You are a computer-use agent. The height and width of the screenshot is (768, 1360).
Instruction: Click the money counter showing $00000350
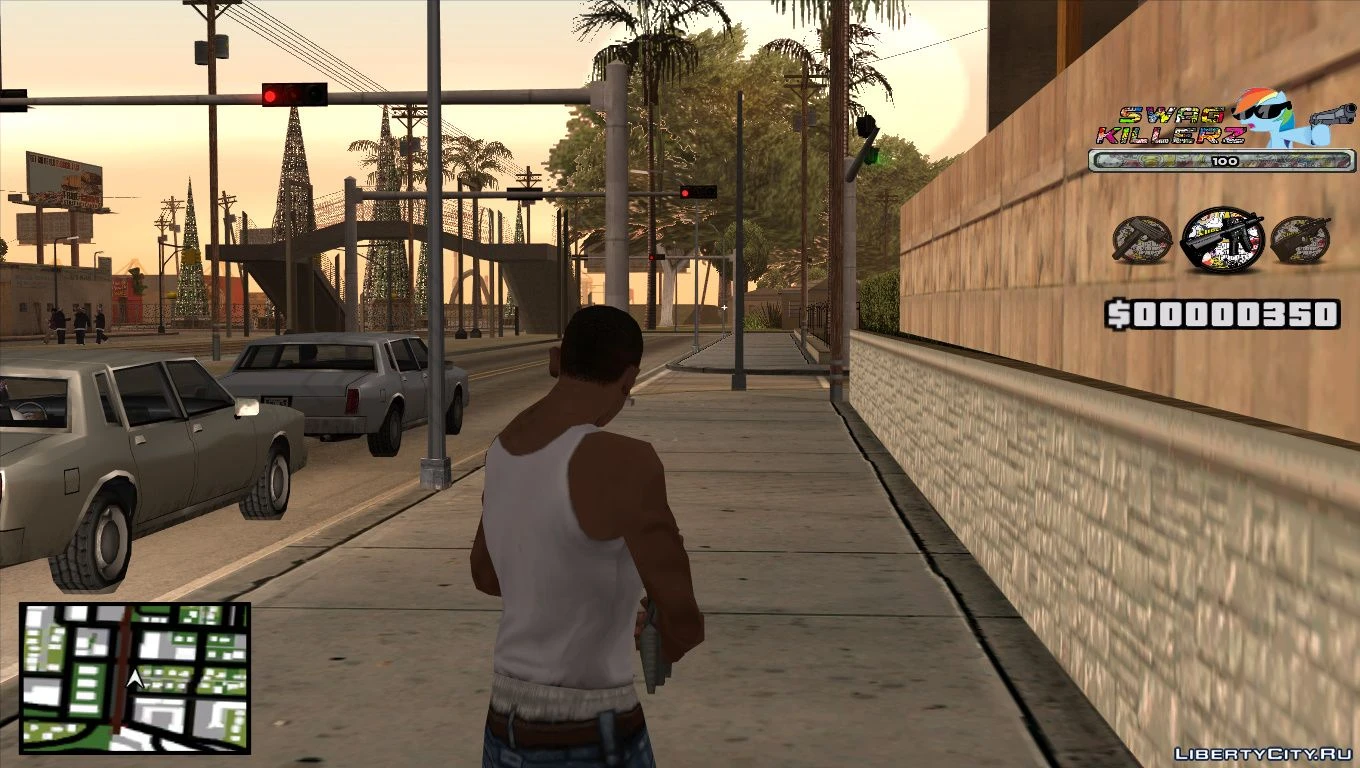[x=1220, y=313]
